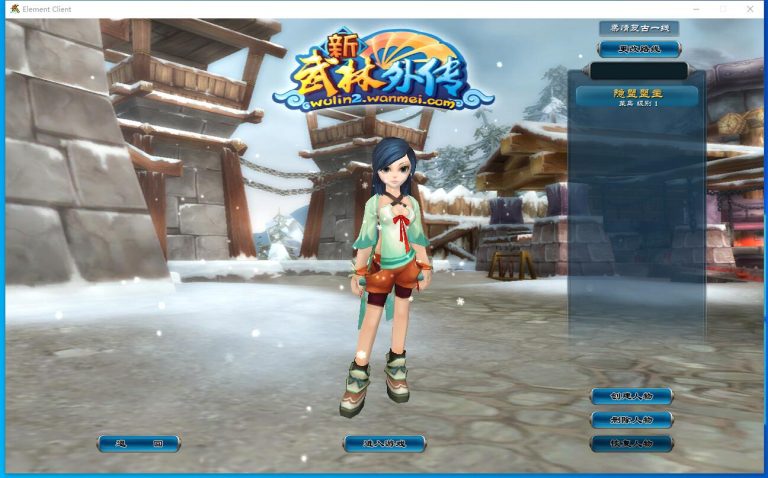
Task: Go back with the 返回 button
Action: click(138, 443)
